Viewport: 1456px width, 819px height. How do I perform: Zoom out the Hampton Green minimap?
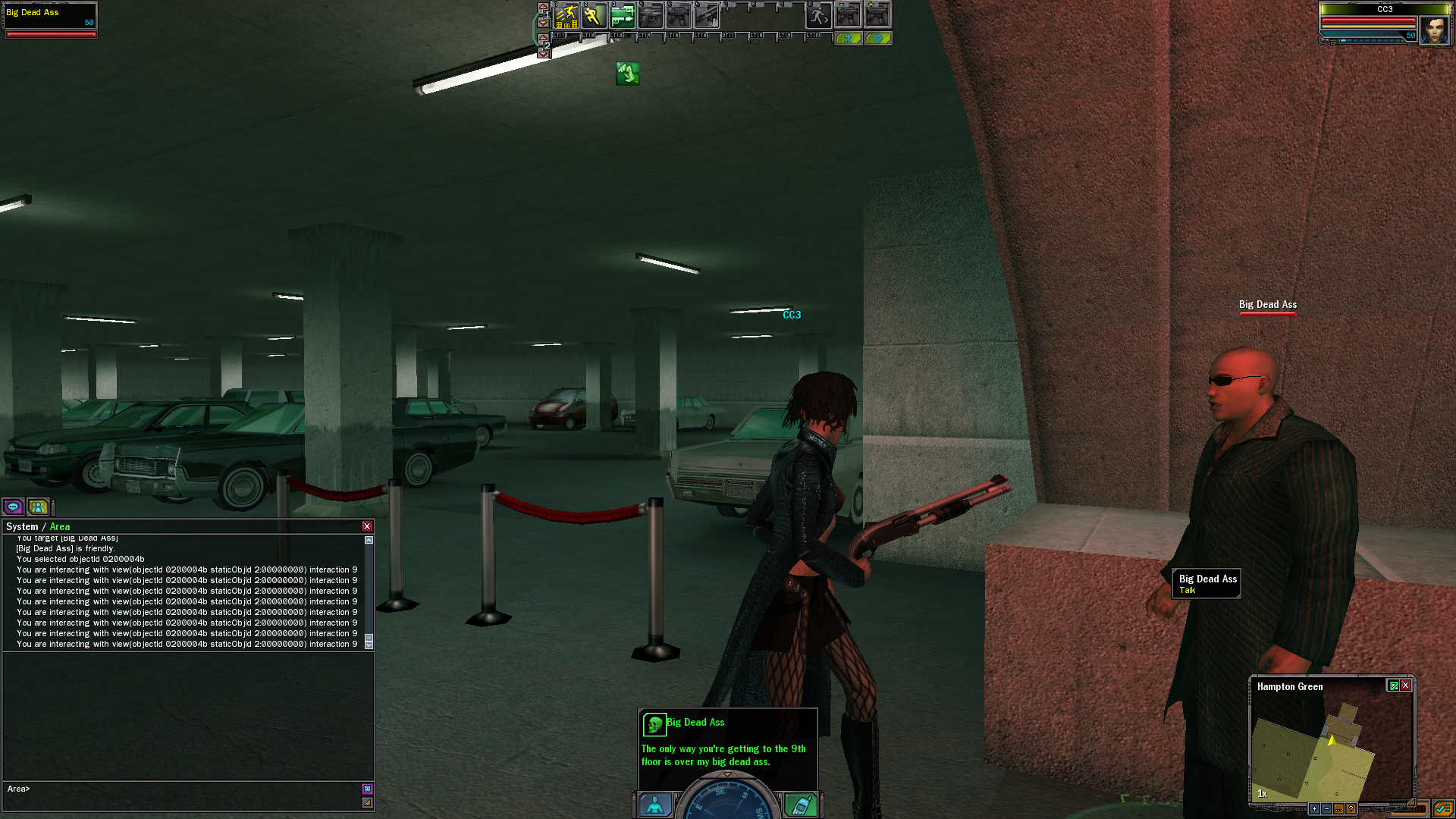(1326, 809)
